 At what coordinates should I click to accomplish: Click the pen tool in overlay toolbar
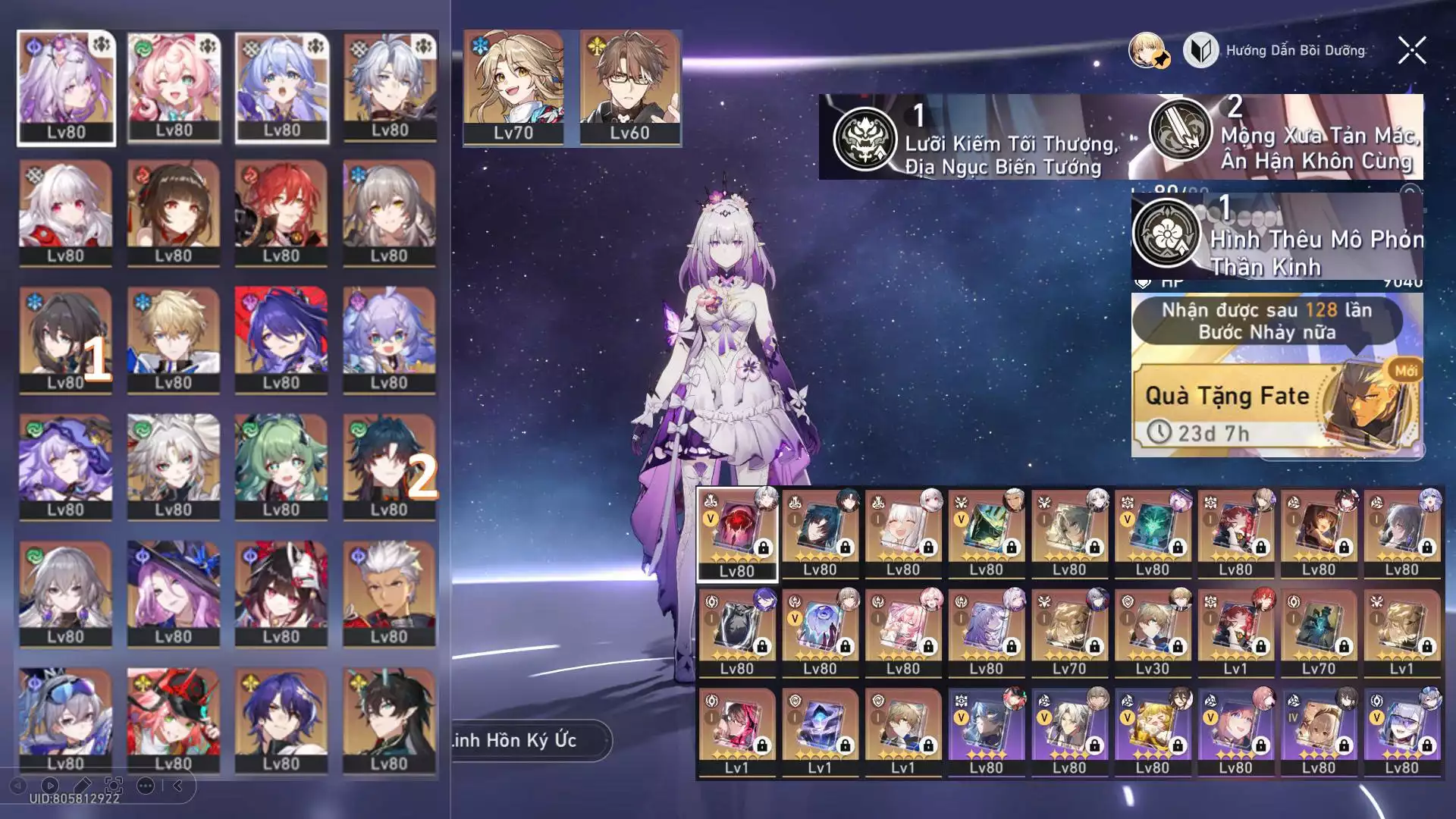point(82,786)
